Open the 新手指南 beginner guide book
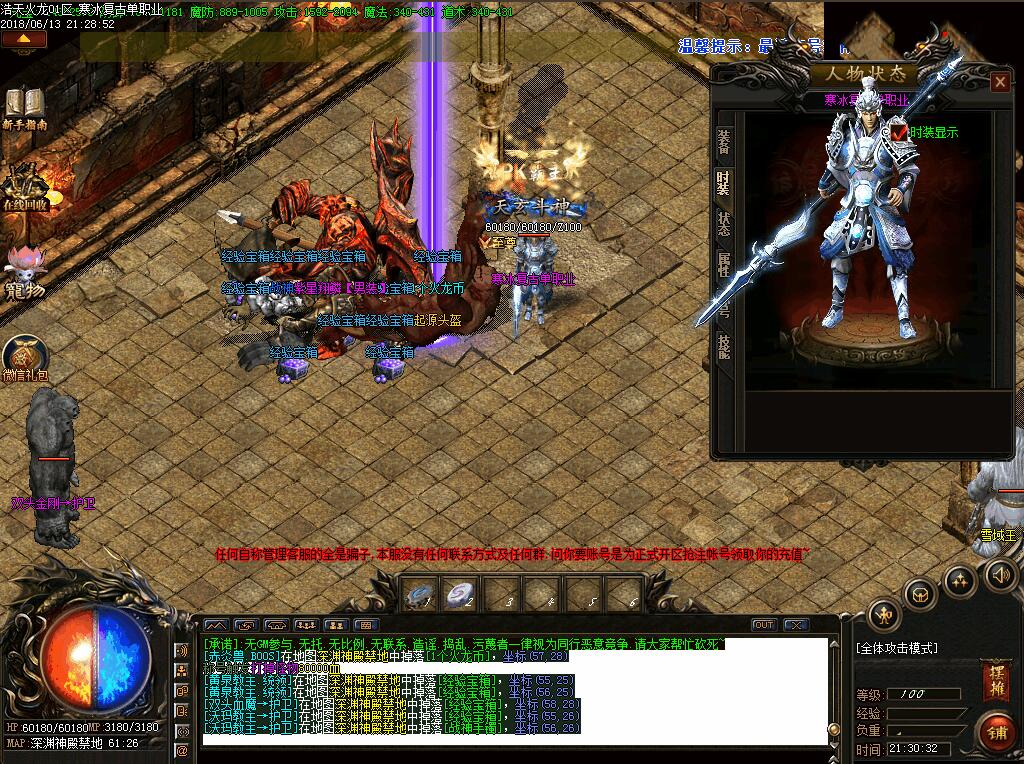Viewport: 1024px width, 764px height. (25, 107)
